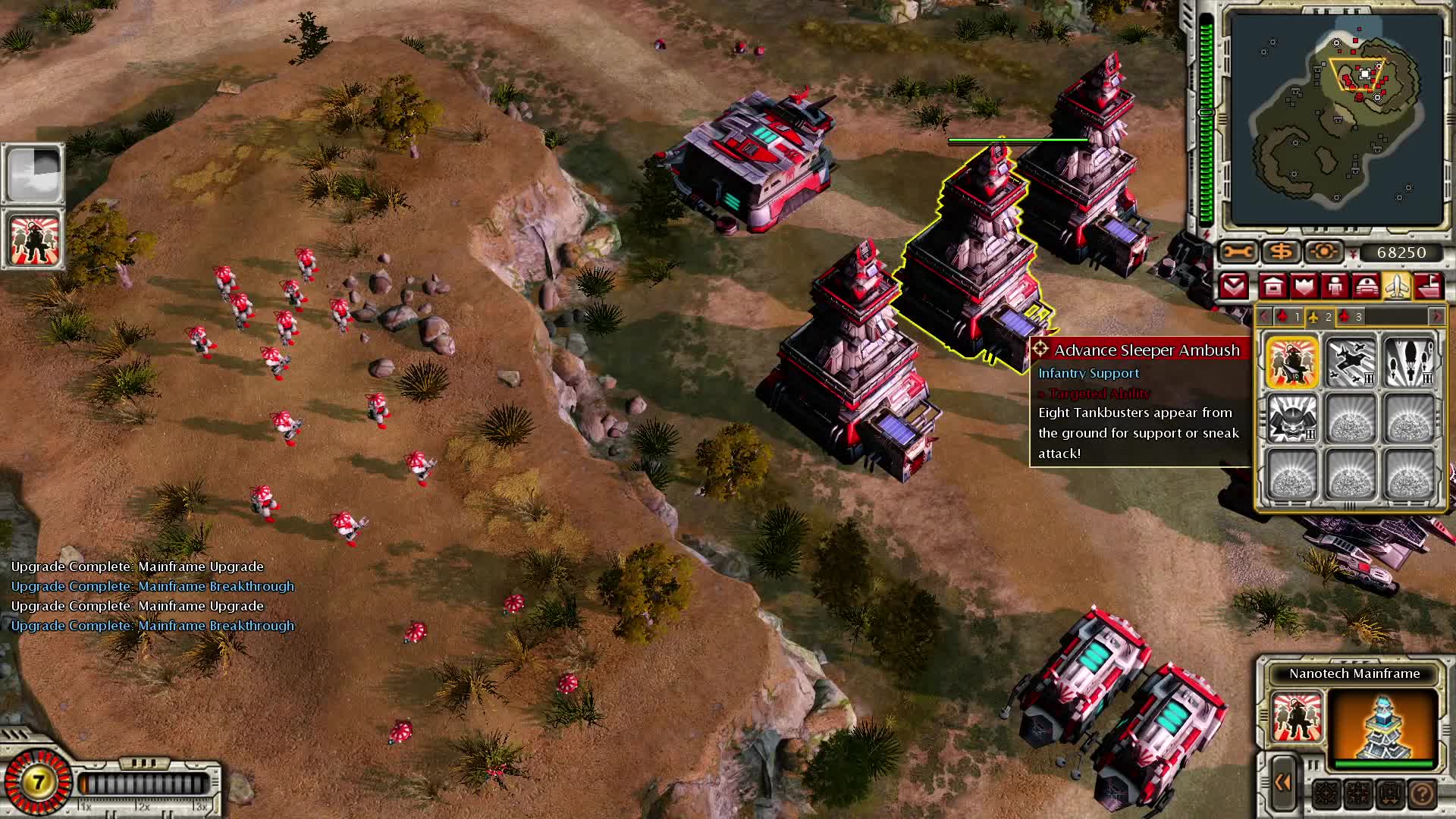The image size is (1456, 819).
Task: Switch to the Naval production tab
Action: click(x=1429, y=287)
